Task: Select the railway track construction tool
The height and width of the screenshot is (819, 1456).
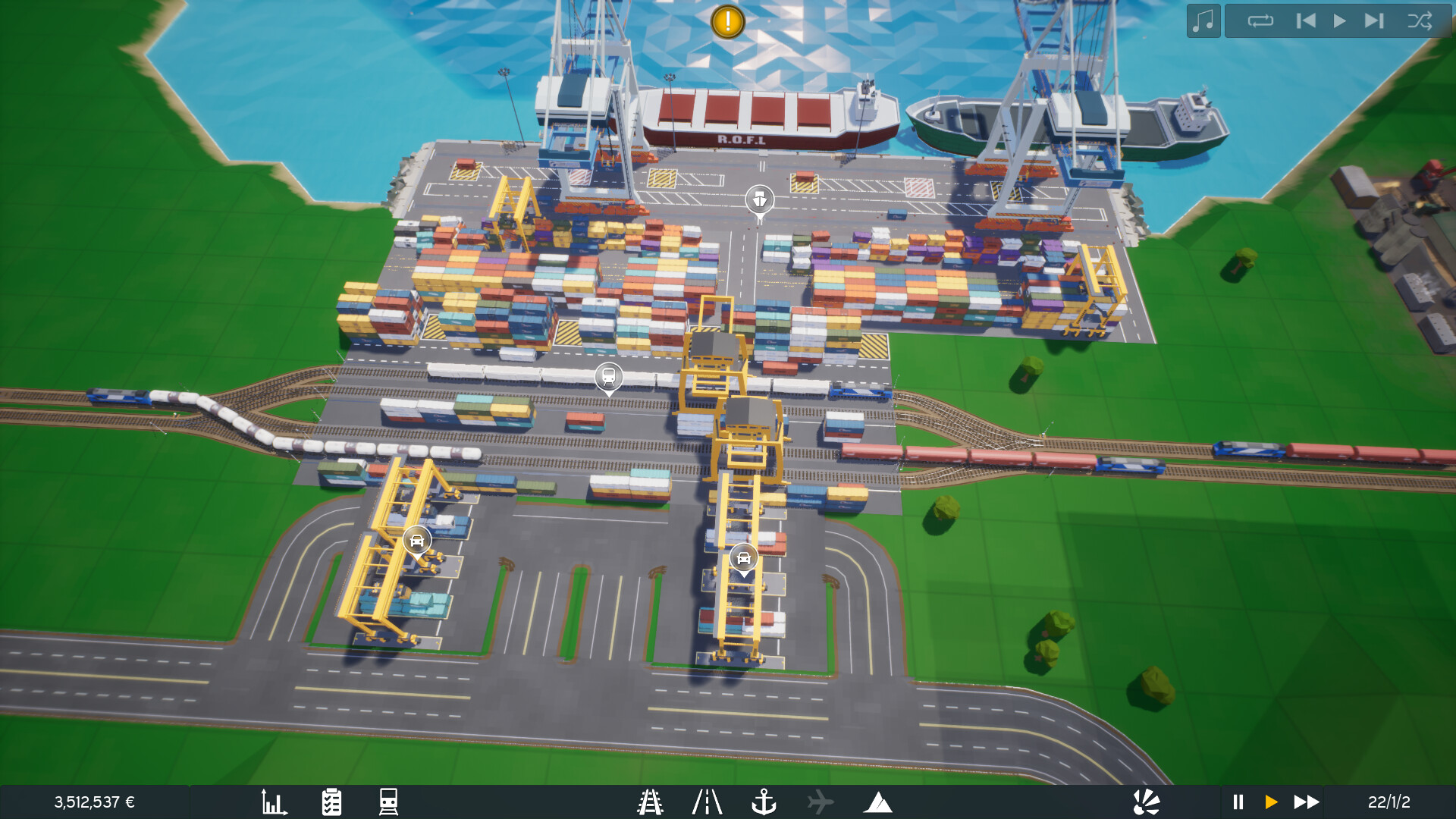Action: (651, 800)
